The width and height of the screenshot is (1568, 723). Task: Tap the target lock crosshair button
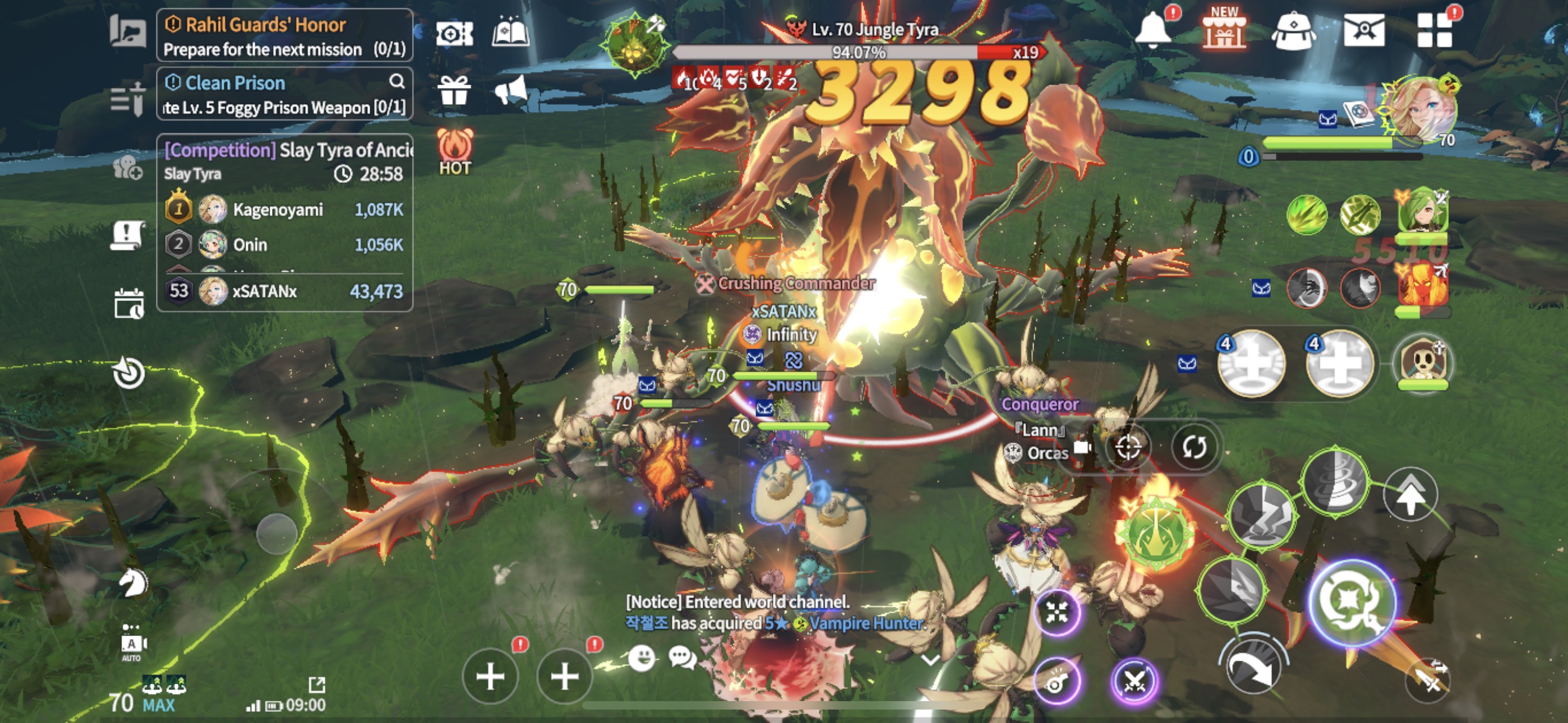1128,447
